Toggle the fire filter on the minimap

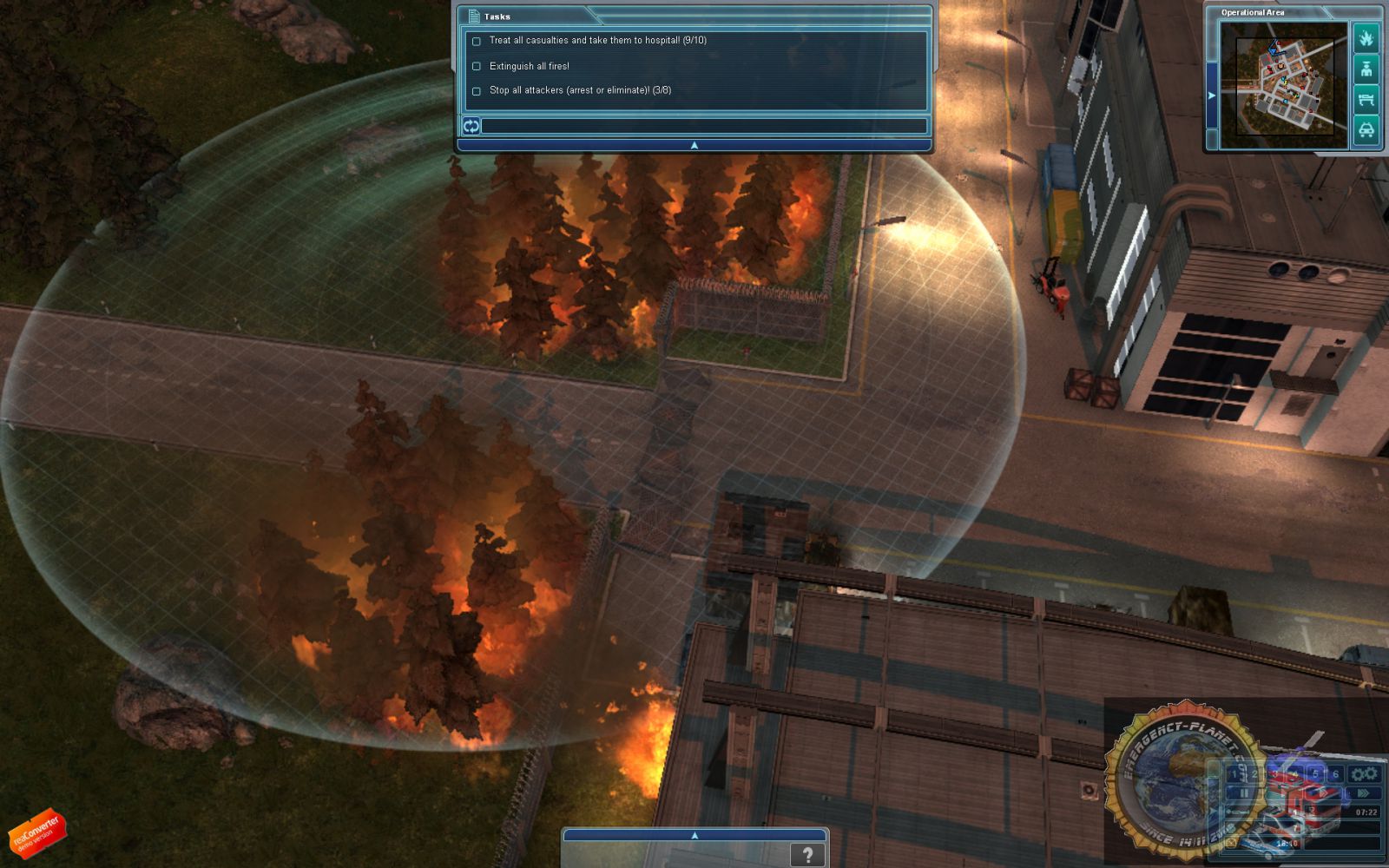1366,38
